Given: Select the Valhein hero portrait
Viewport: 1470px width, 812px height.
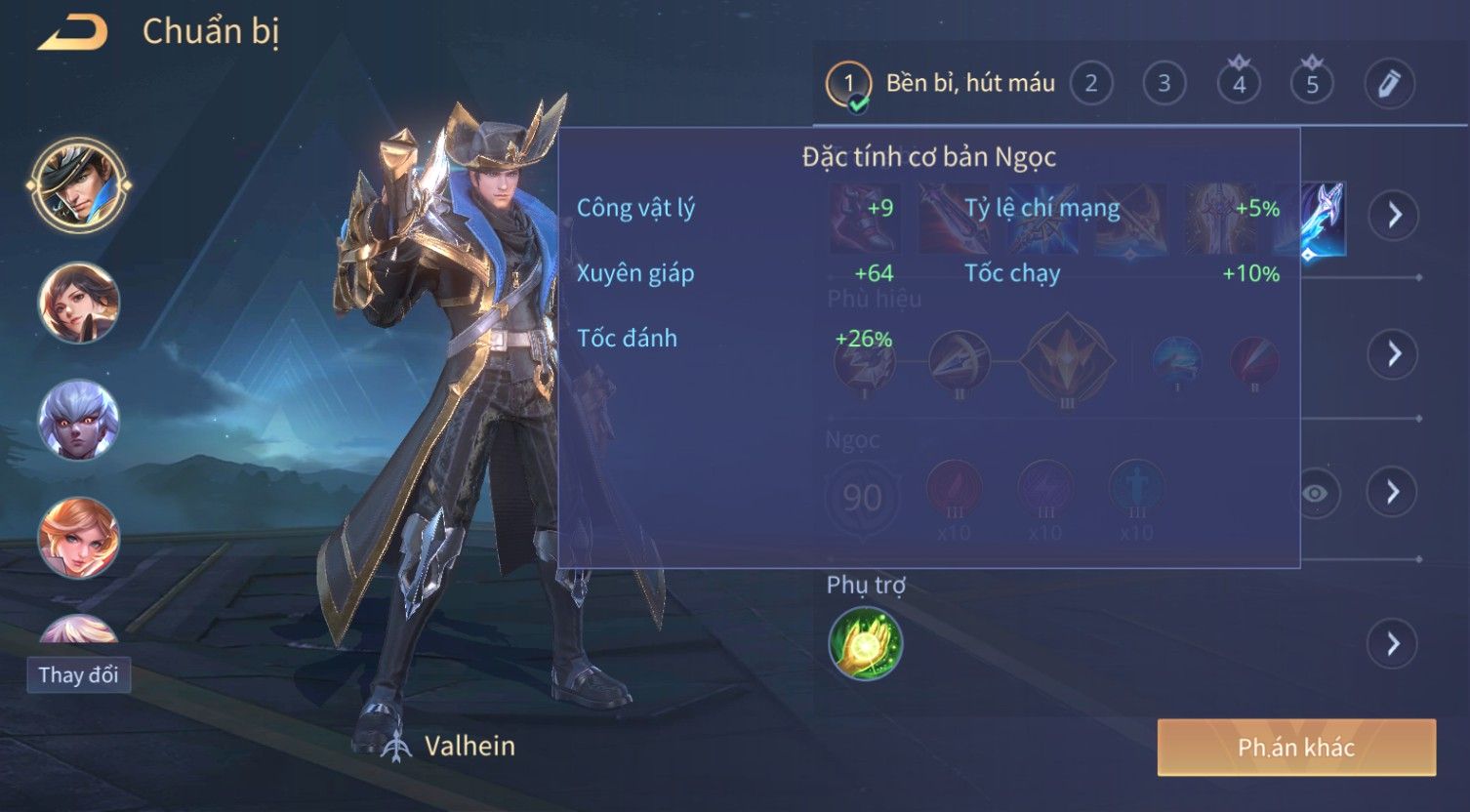Looking at the screenshot, I should coord(79,184).
